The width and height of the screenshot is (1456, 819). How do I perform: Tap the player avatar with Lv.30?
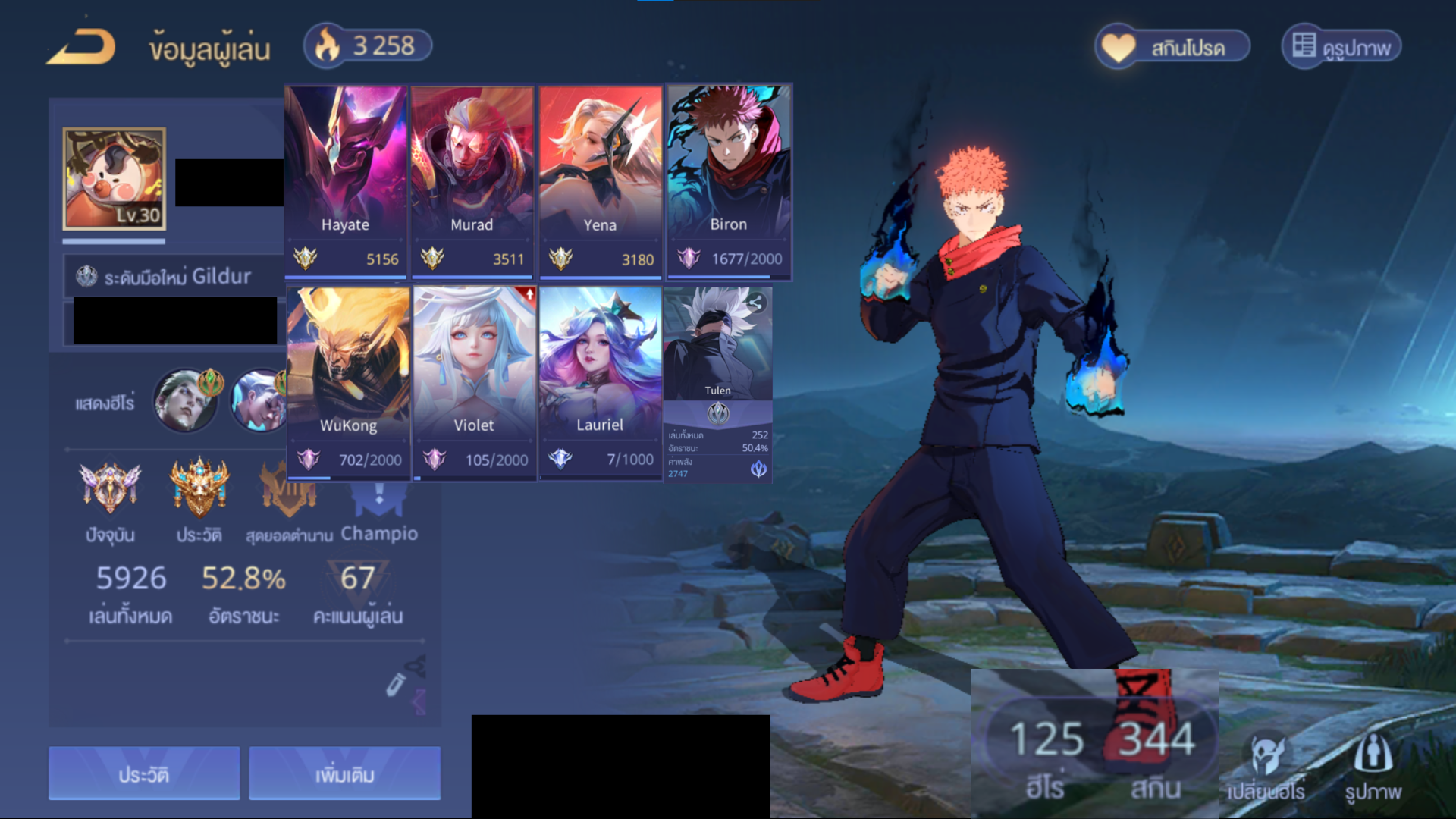115,179
